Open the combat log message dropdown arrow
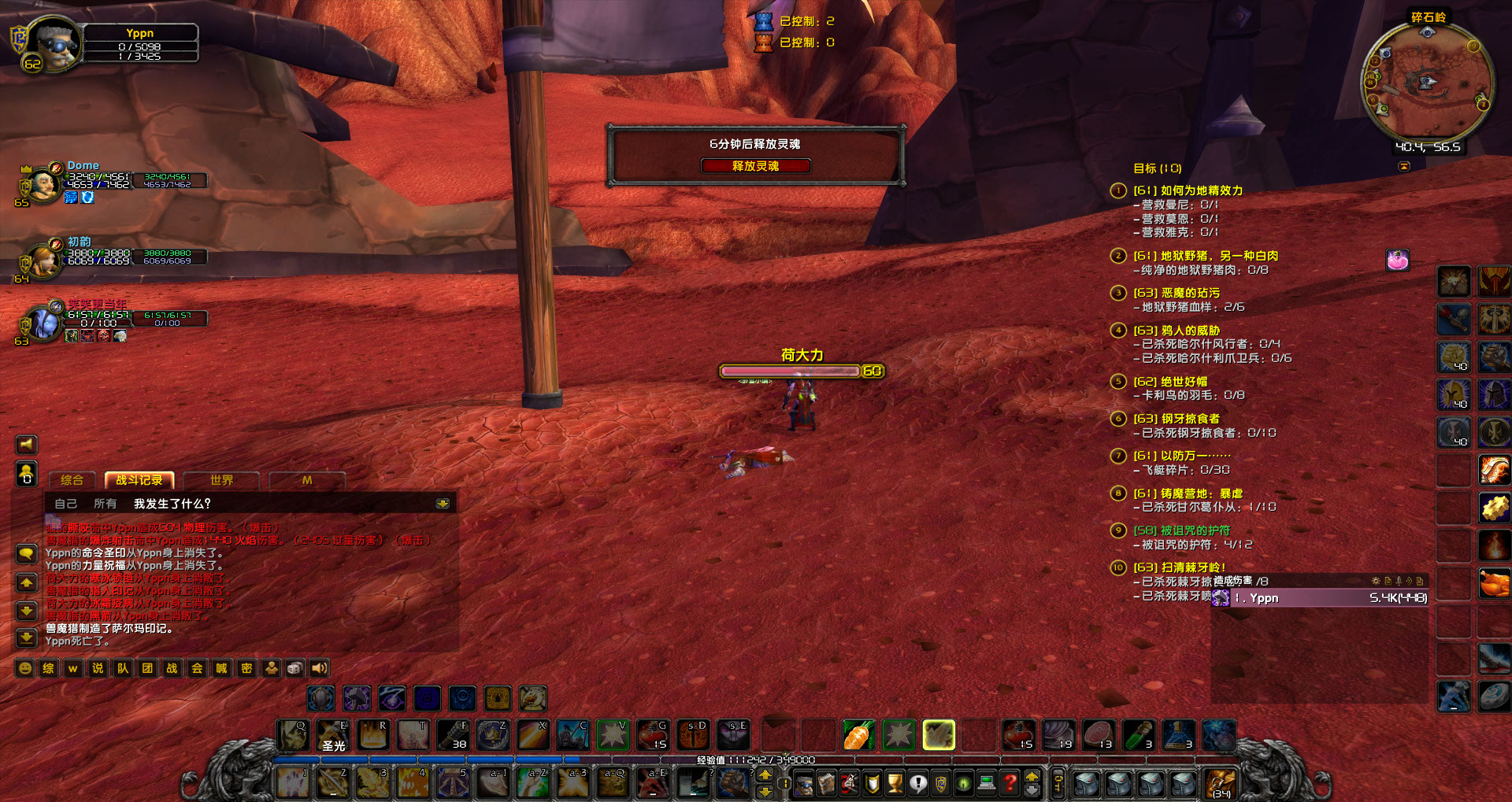1512x802 pixels. click(x=443, y=503)
